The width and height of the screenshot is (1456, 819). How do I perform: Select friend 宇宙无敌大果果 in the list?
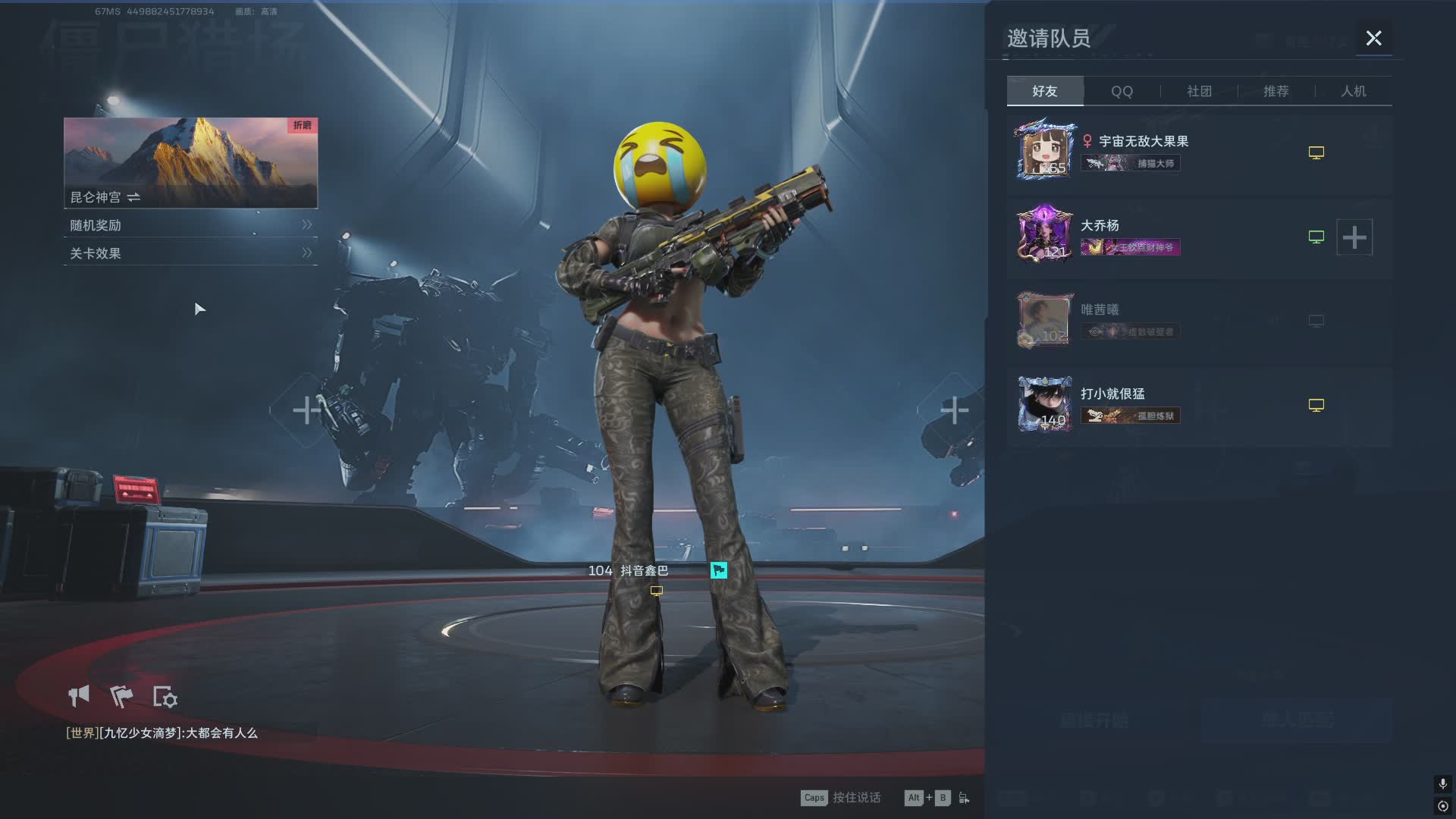[1143, 142]
